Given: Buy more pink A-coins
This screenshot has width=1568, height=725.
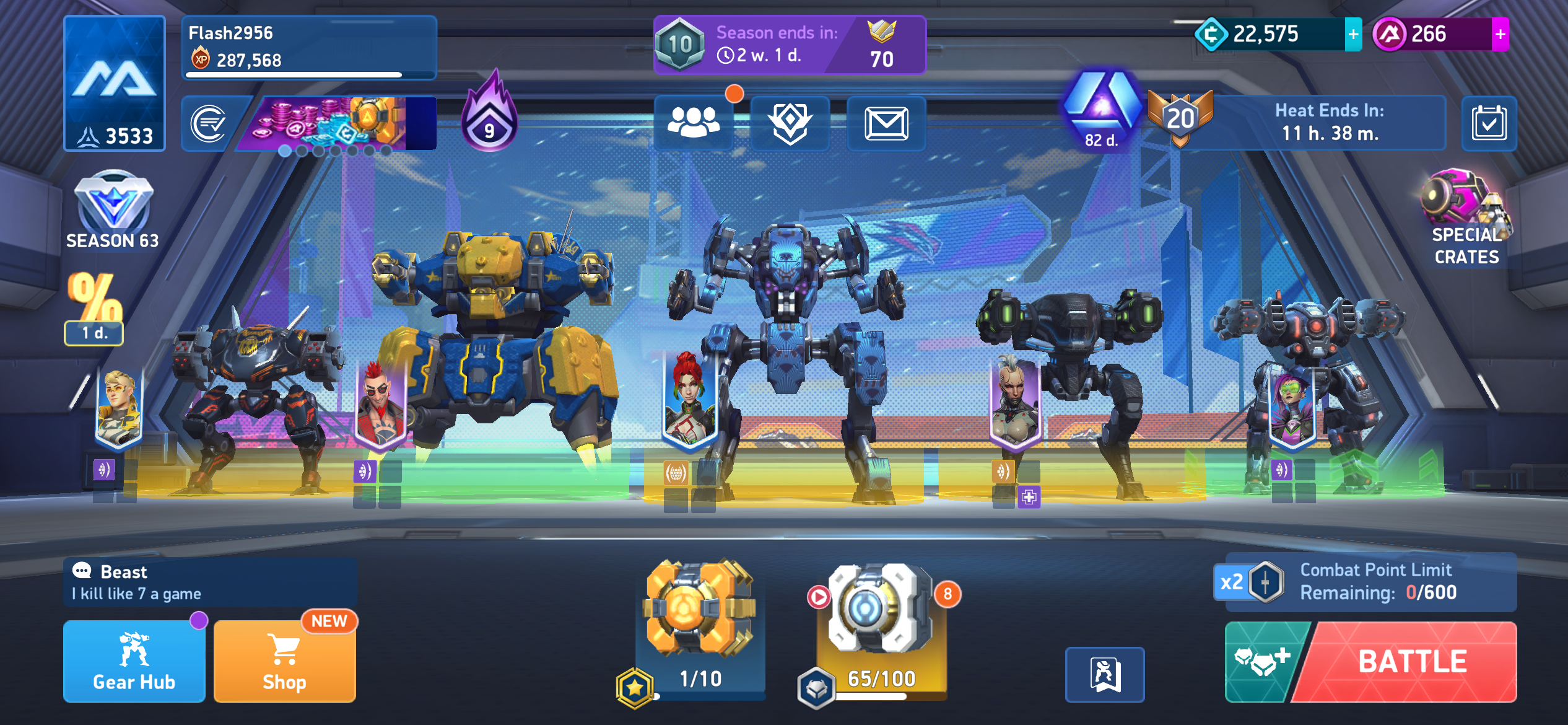Looking at the screenshot, I should (x=1500, y=35).
